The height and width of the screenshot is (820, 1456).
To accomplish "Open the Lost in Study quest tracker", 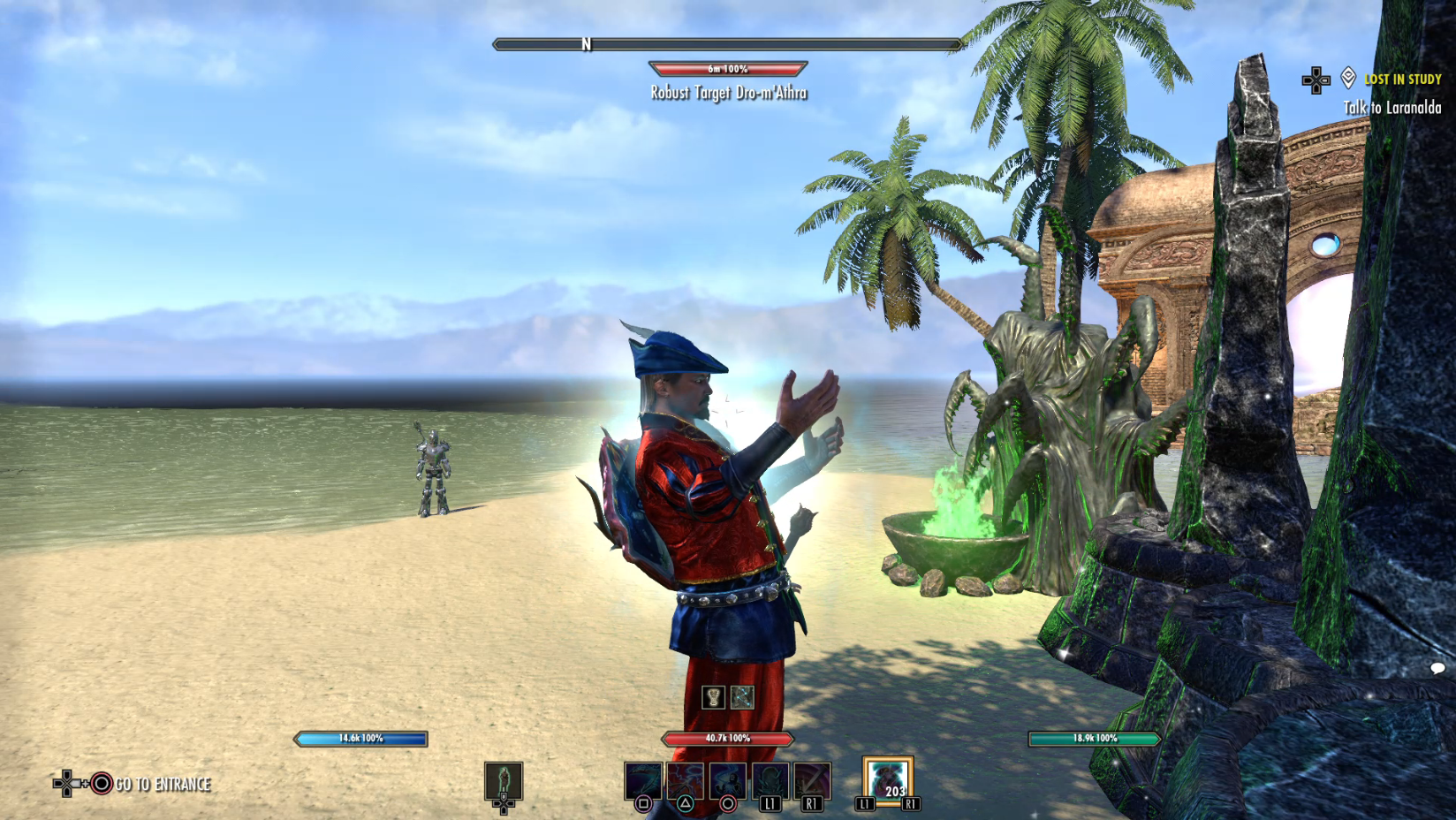I will pyautogui.click(x=1402, y=80).
